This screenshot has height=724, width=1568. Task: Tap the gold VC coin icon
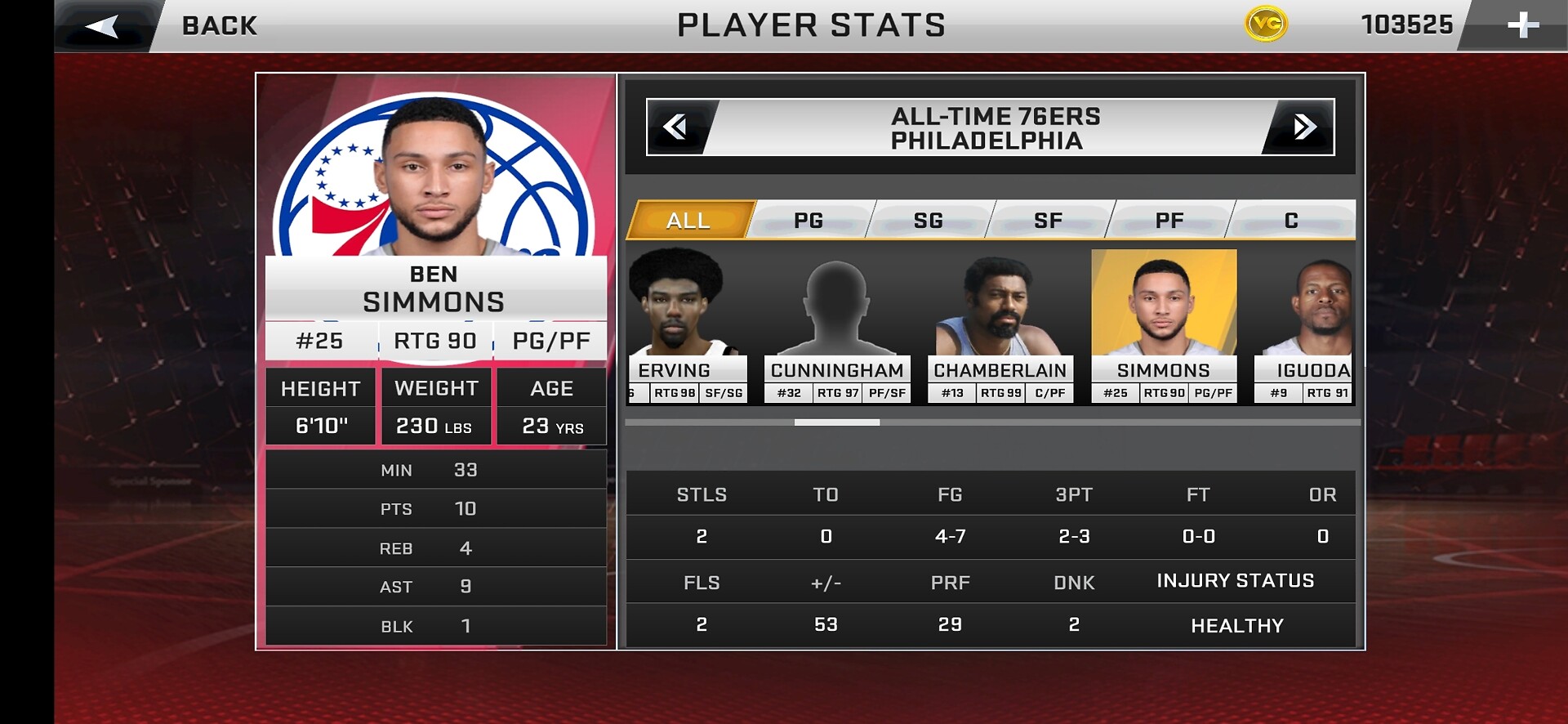[1266, 25]
